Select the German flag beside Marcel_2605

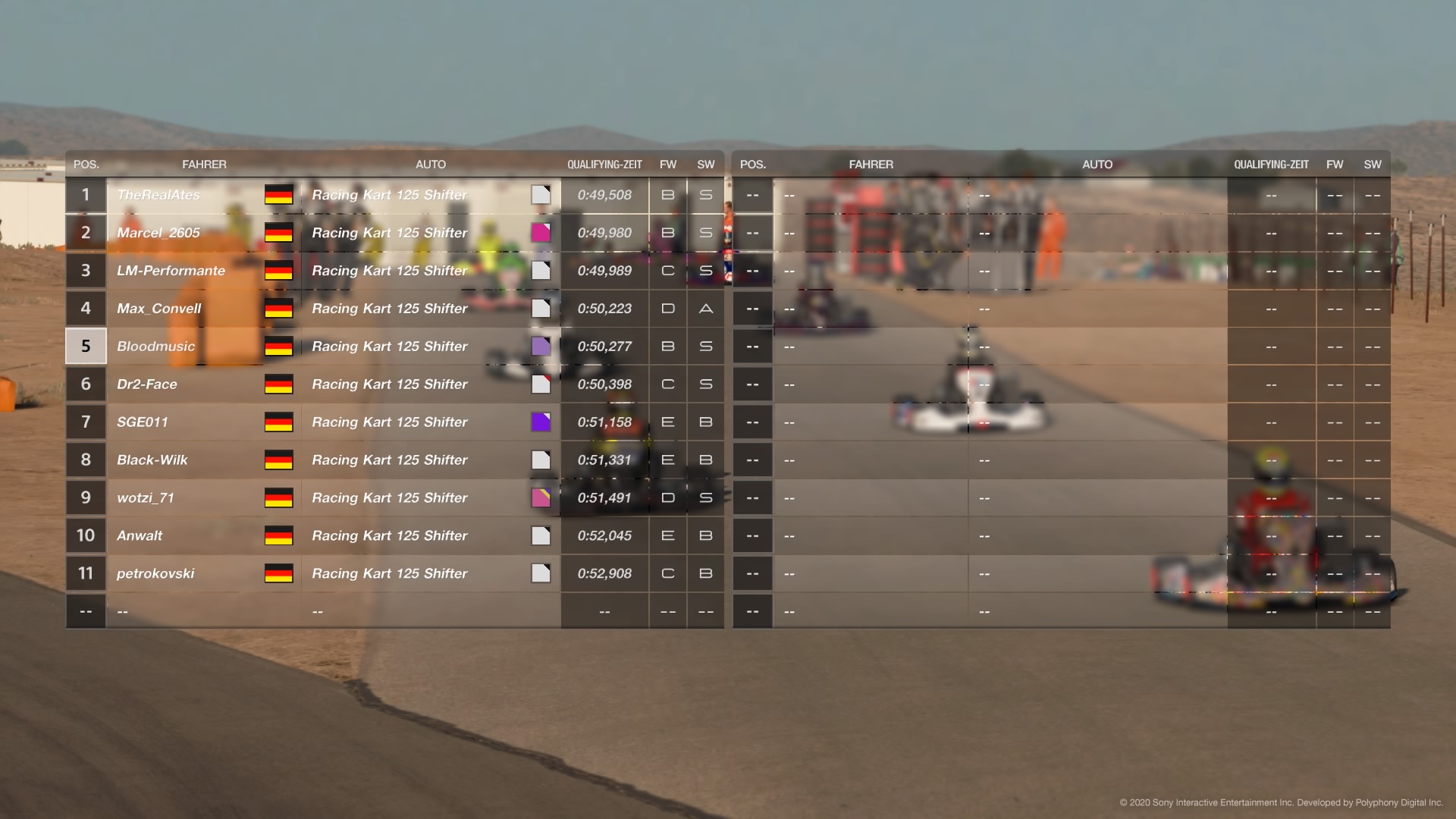coord(278,233)
